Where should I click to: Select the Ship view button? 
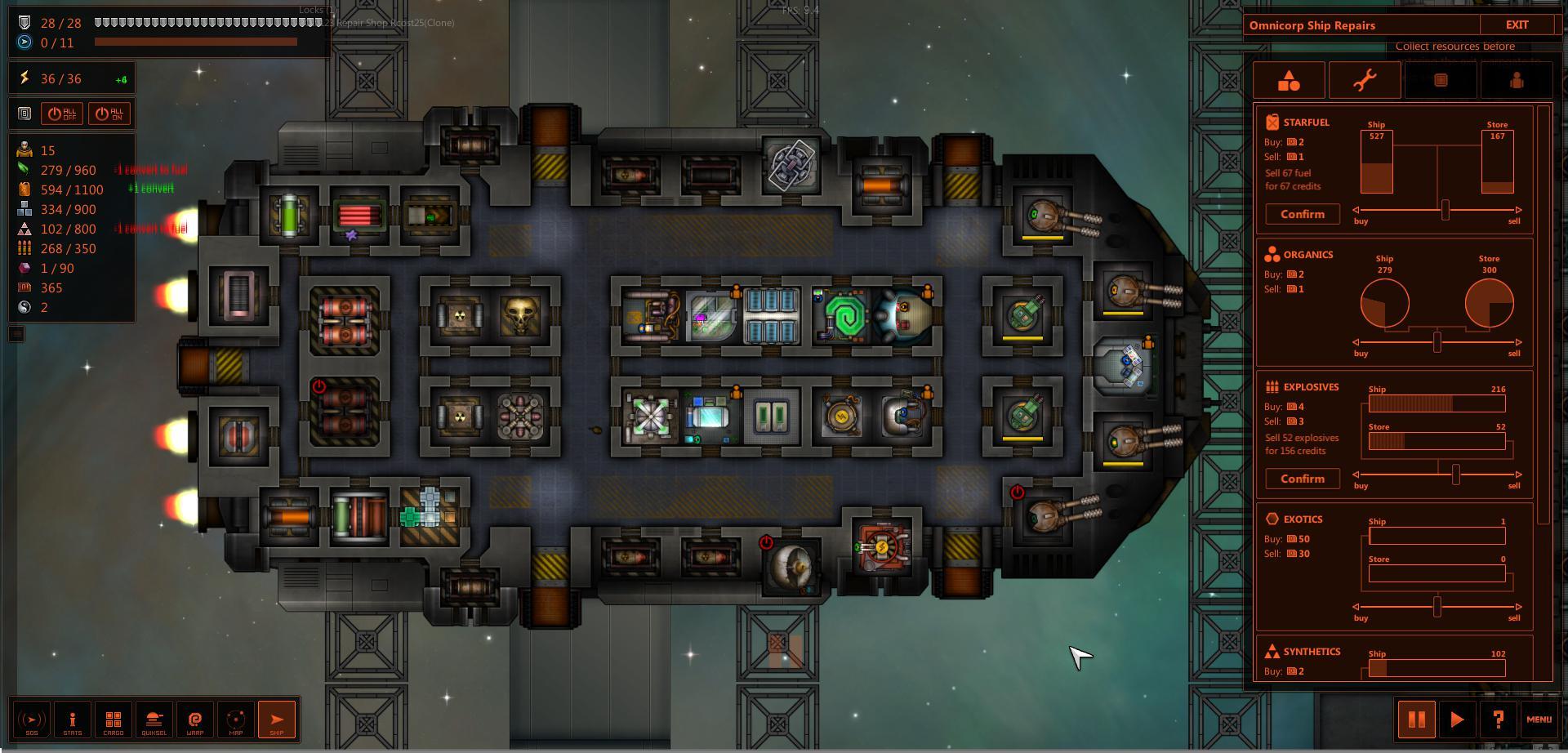pos(277,720)
